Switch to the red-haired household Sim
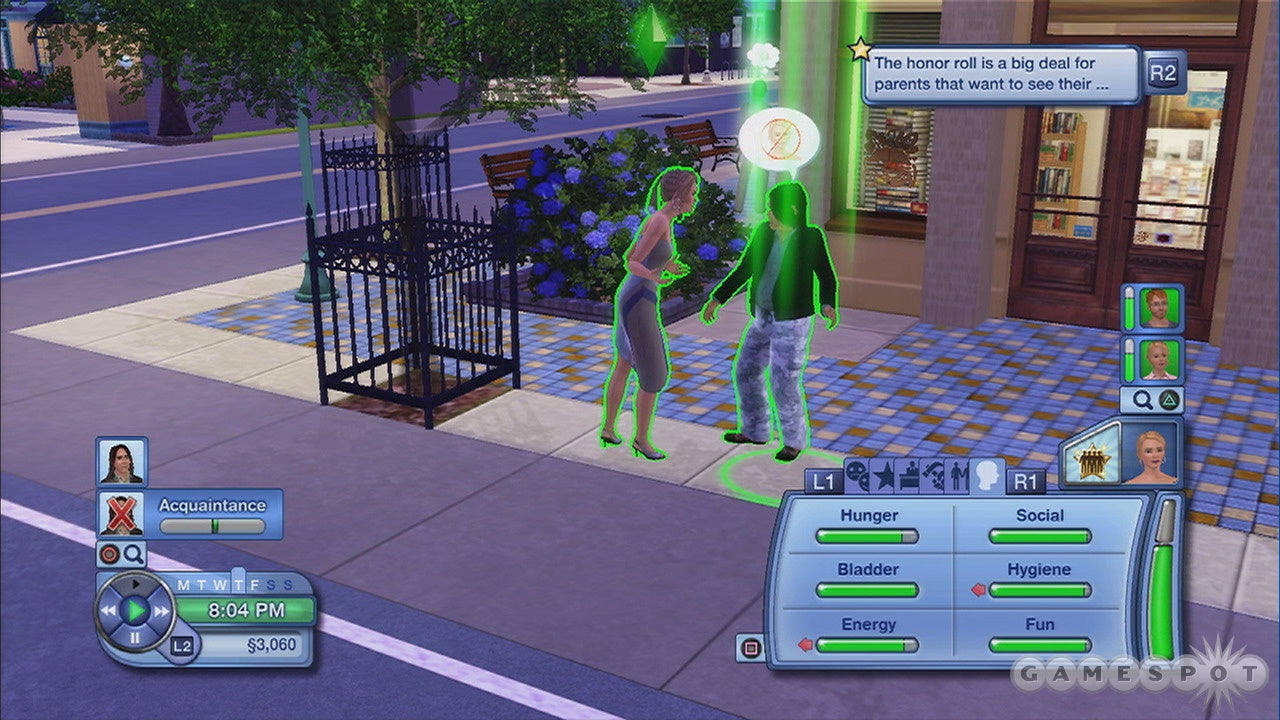This screenshot has height=720, width=1280. tap(1161, 308)
